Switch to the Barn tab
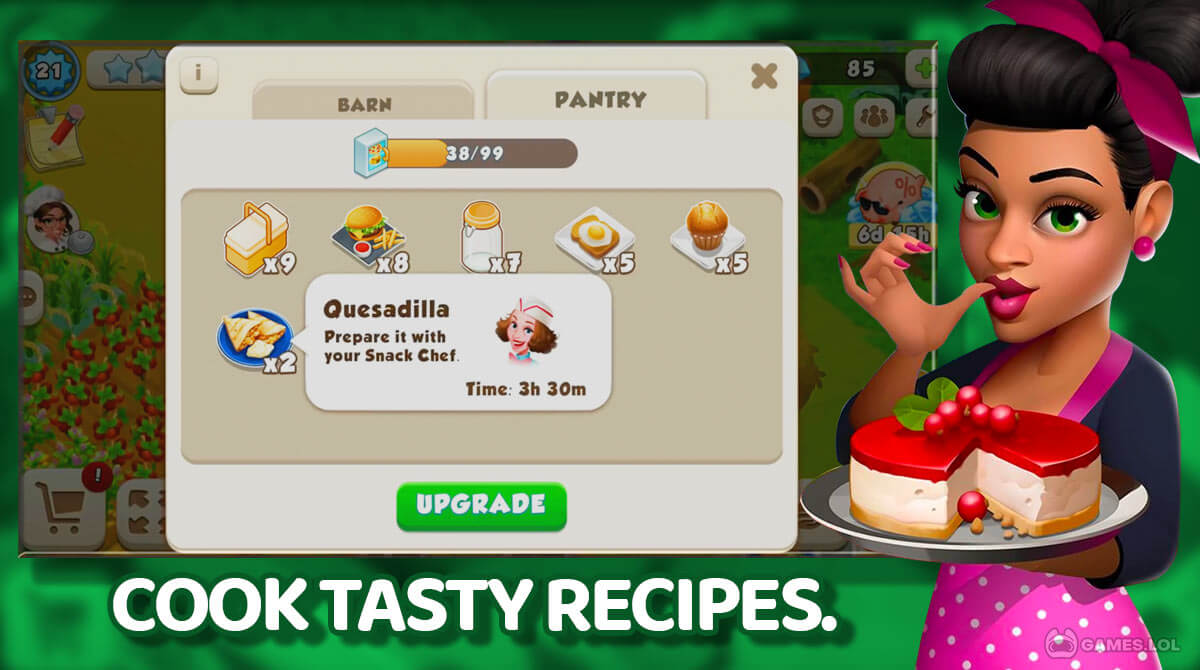Screen dimensions: 1200x670 (363, 104)
